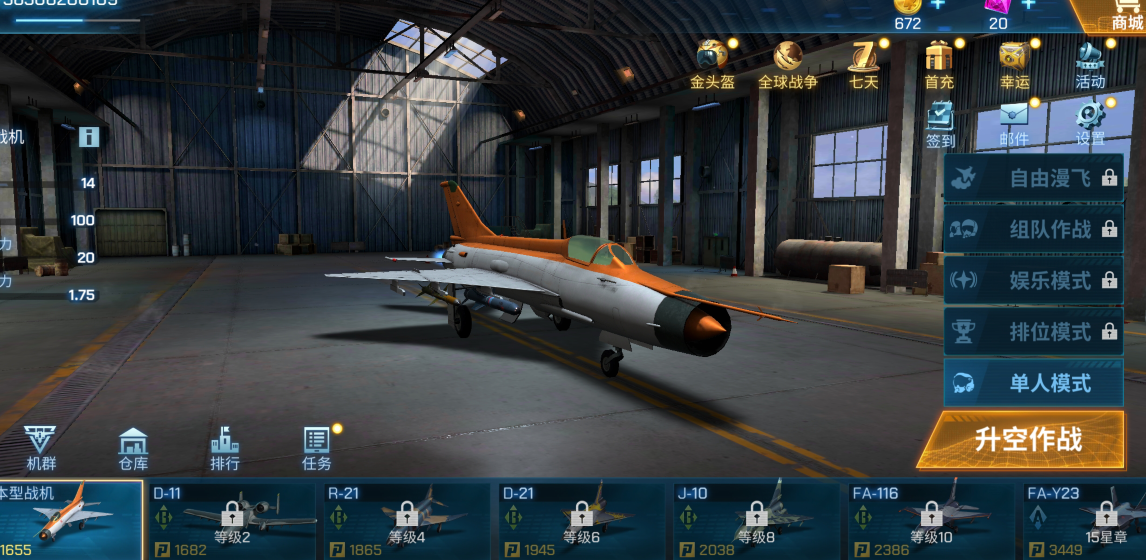Screen dimensions: 1146x560
Task: Open the 机群 fleet menu
Action: coord(40,448)
